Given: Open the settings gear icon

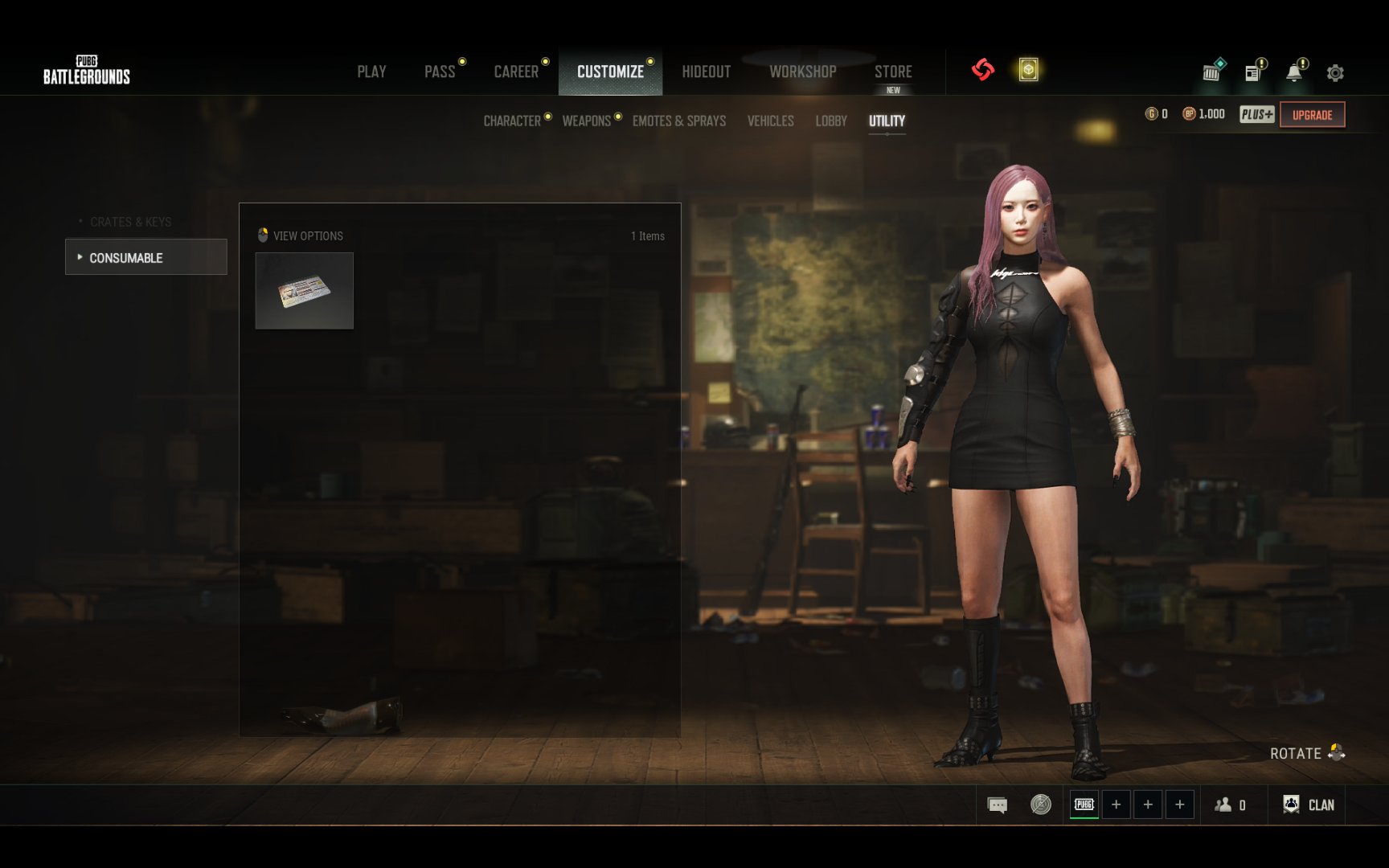Looking at the screenshot, I should 1335,73.
